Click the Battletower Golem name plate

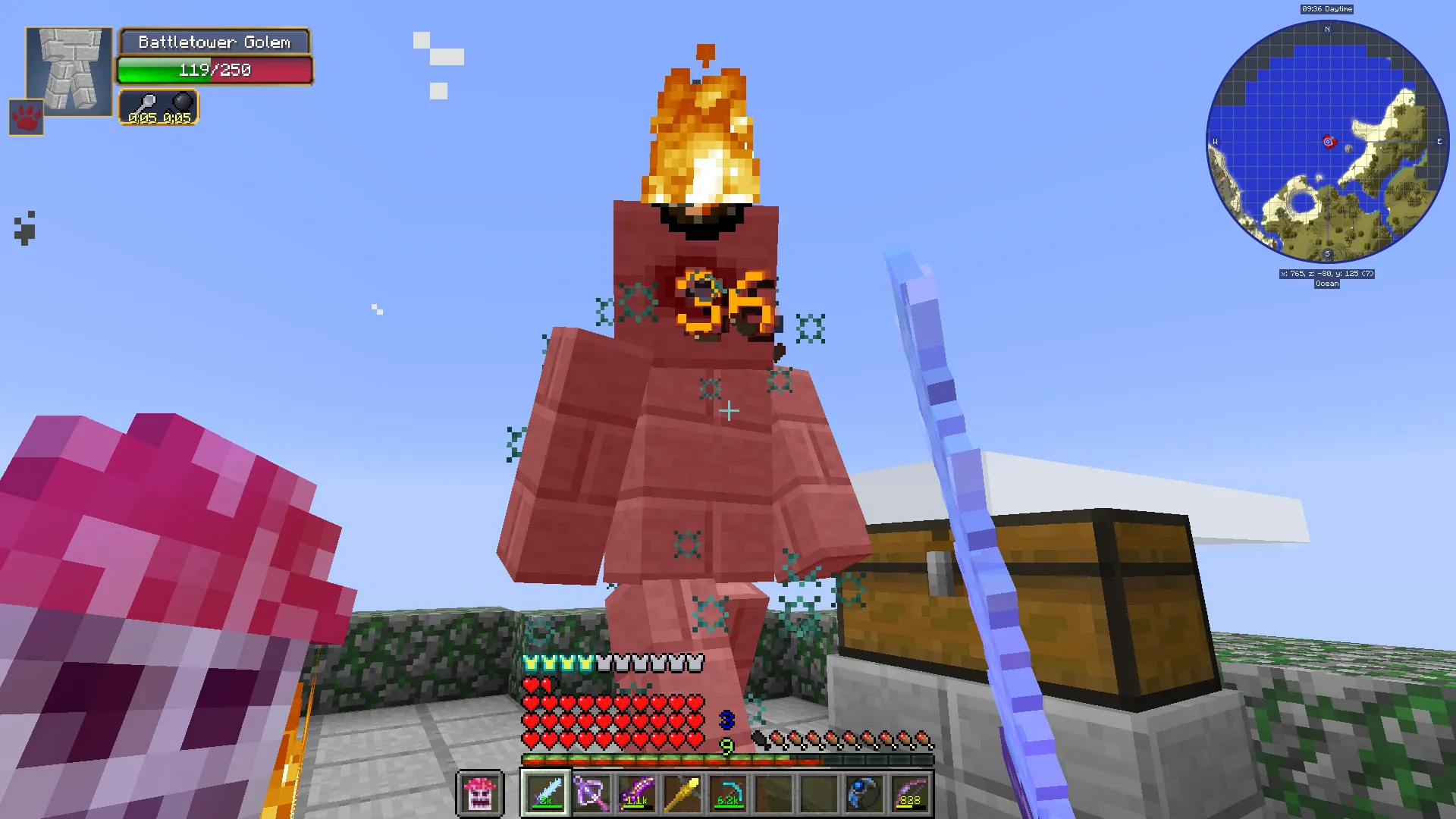(x=215, y=42)
